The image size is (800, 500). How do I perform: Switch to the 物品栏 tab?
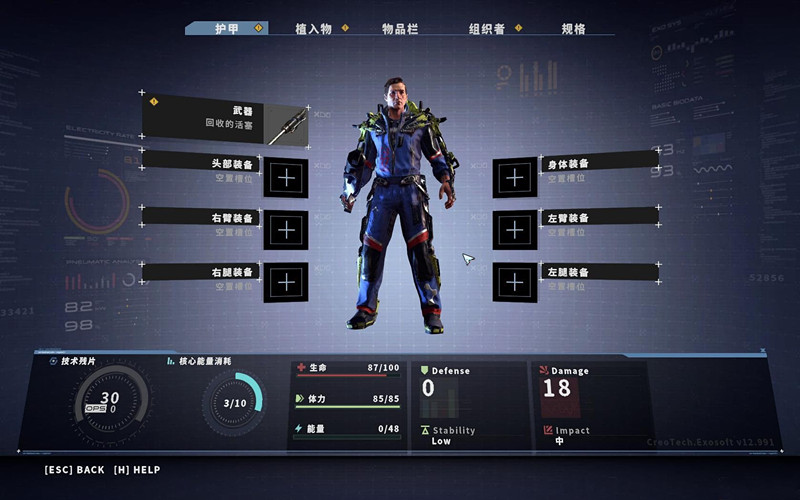pyautogui.click(x=400, y=29)
